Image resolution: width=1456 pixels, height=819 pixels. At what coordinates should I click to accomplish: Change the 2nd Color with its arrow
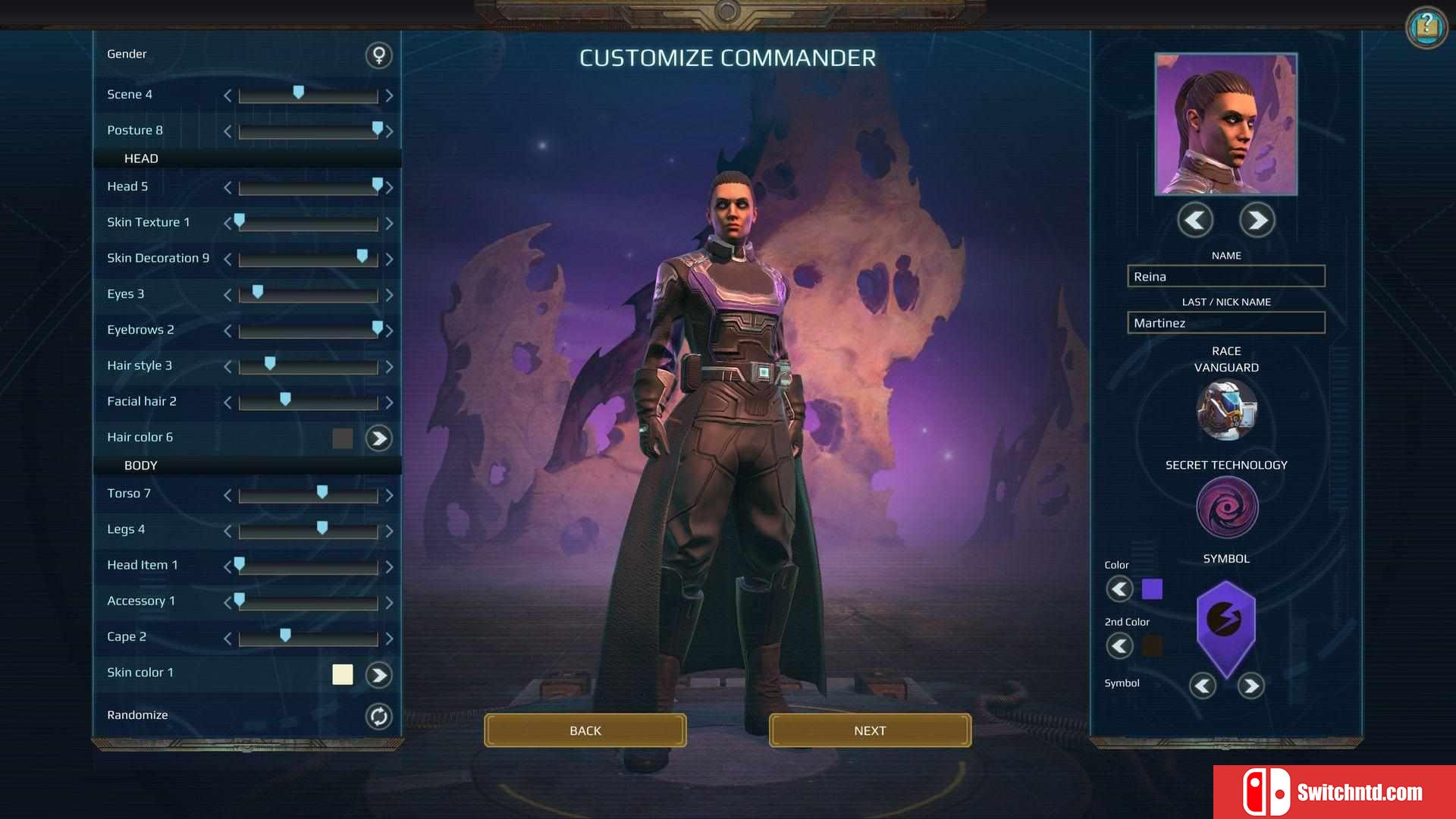point(1119,646)
